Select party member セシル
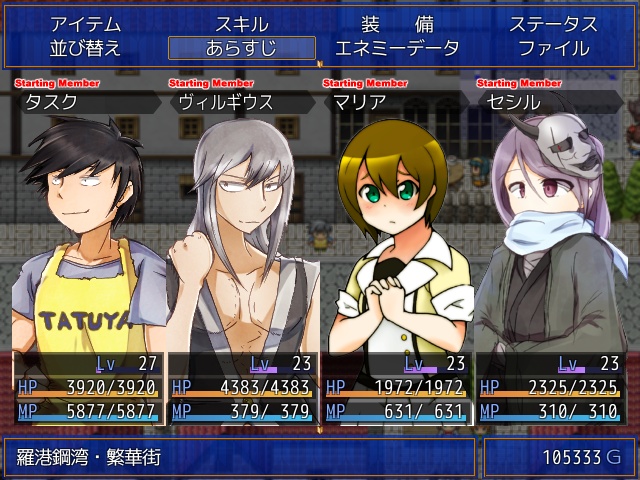Image resolution: width=640 pixels, height=480 pixels. (x=552, y=250)
